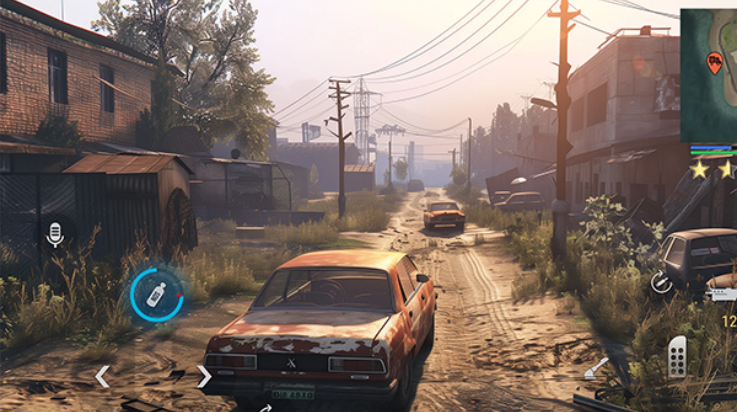The height and width of the screenshot is (412, 737).
Task: Steer right with the right arrow
Action: 203,377
